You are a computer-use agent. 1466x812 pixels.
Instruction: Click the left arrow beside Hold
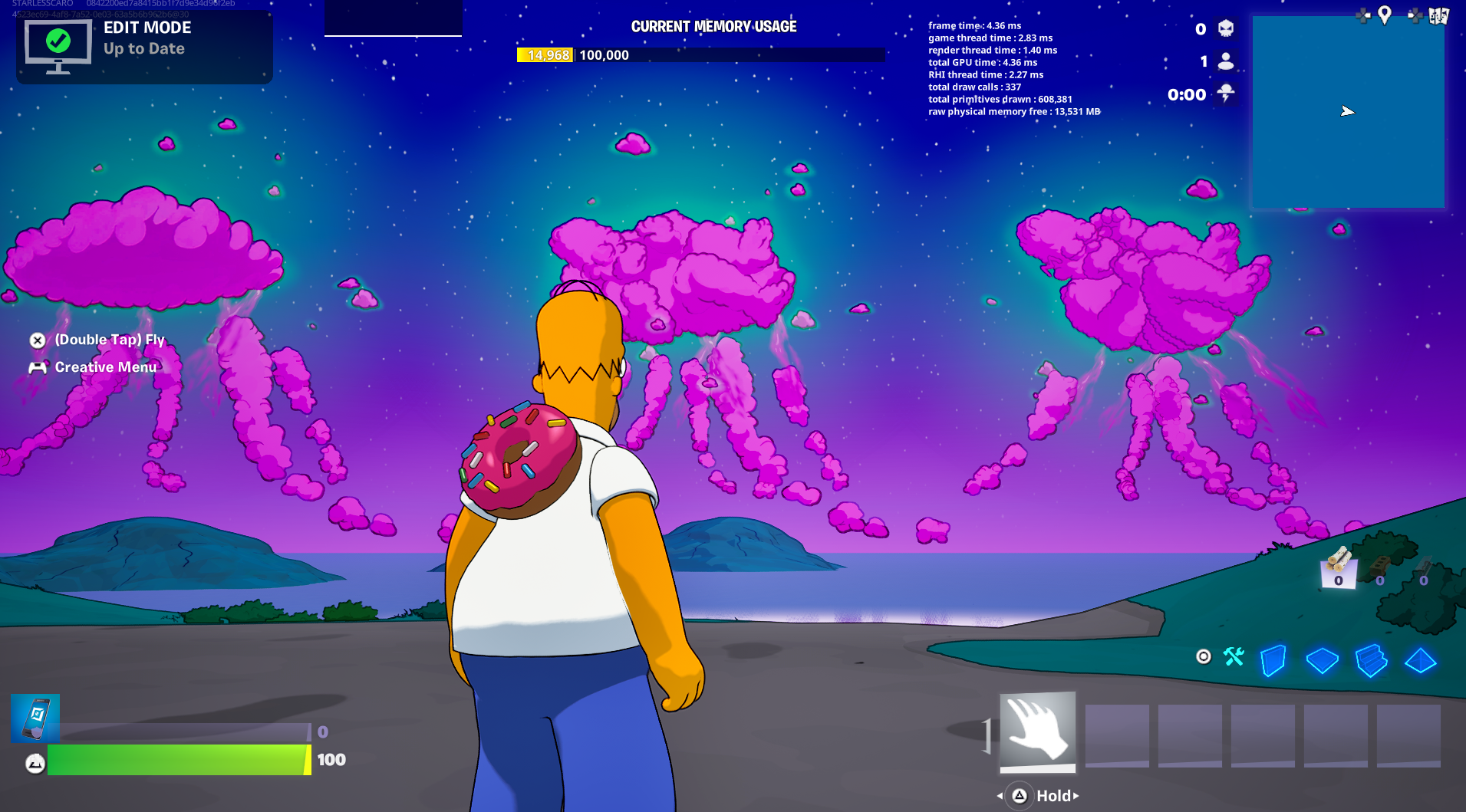[x=1000, y=796]
